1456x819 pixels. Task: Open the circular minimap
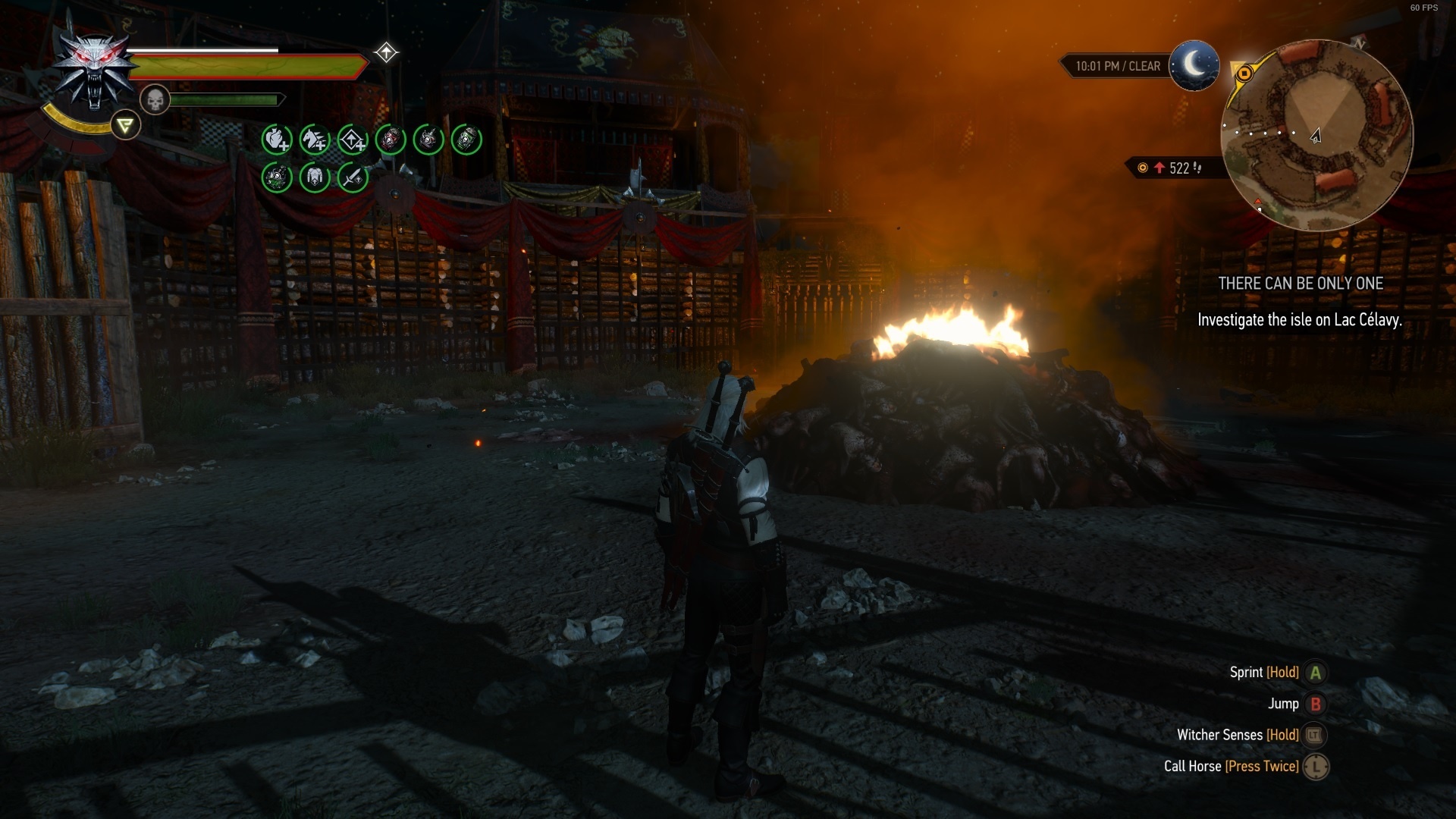click(x=1316, y=135)
